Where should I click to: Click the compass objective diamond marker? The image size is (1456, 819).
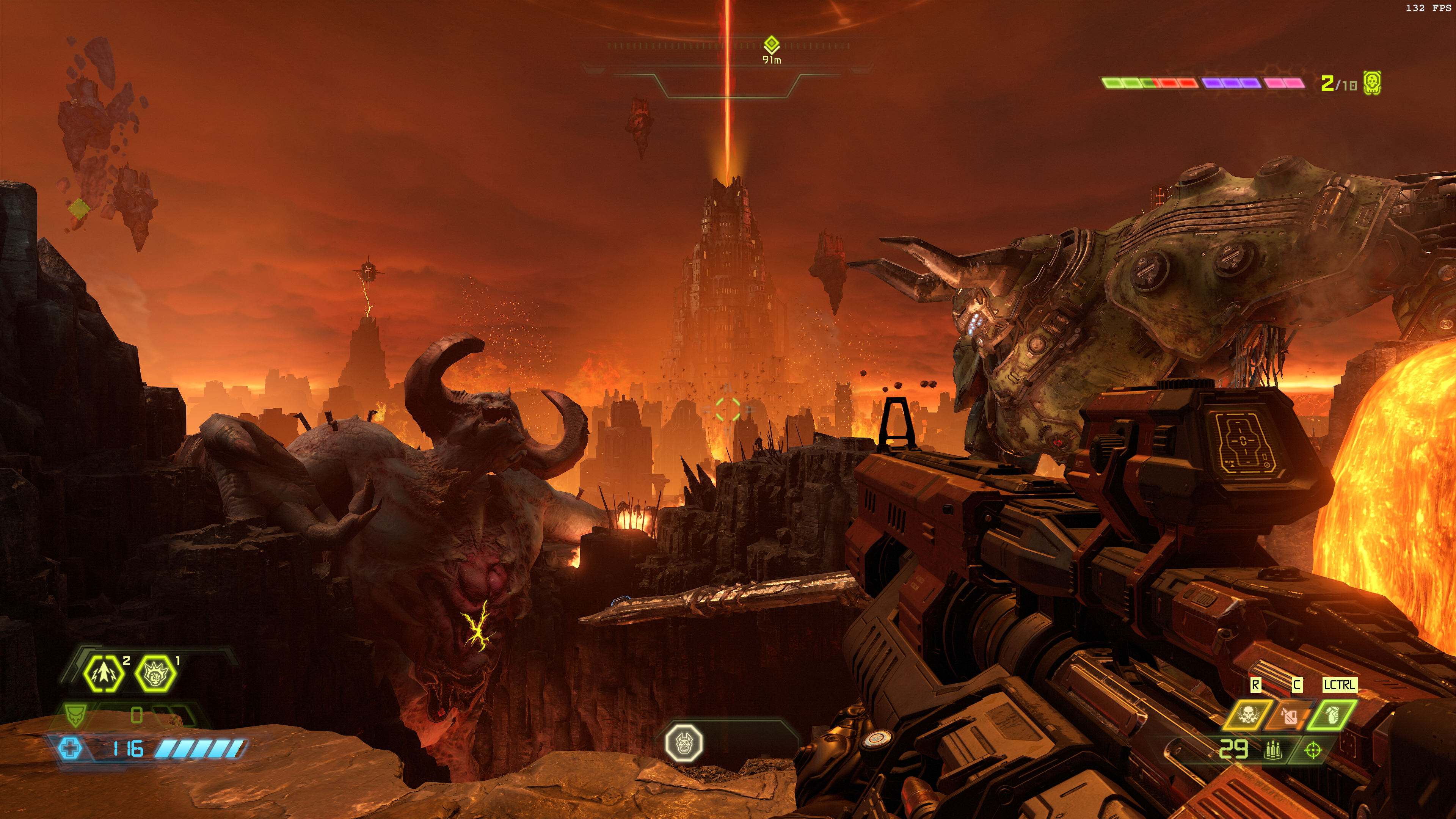(x=772, y=44)
